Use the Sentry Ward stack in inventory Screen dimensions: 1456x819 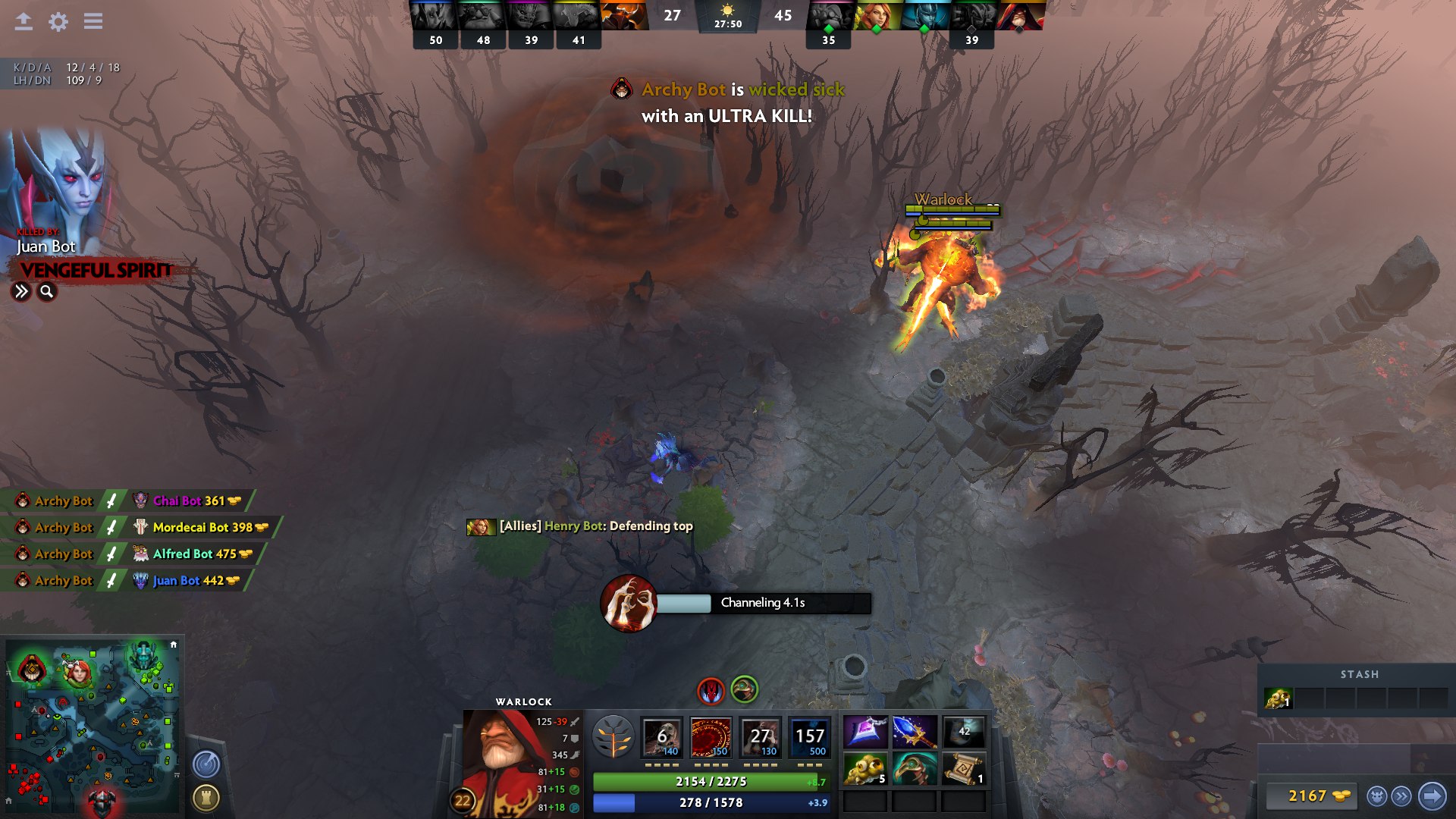(x=865, y=769)
